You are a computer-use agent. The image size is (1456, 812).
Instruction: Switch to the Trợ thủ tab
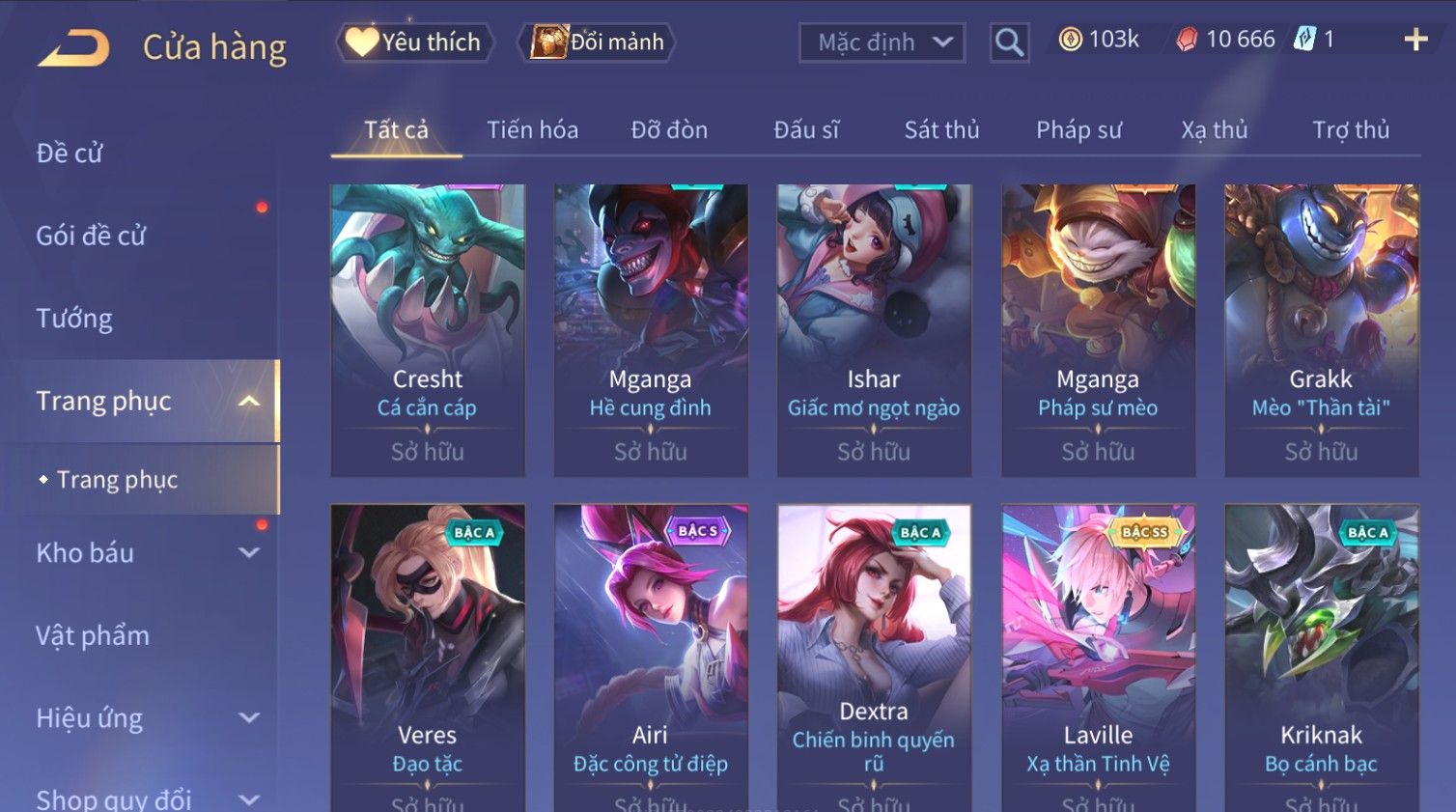click(1350, 130)
